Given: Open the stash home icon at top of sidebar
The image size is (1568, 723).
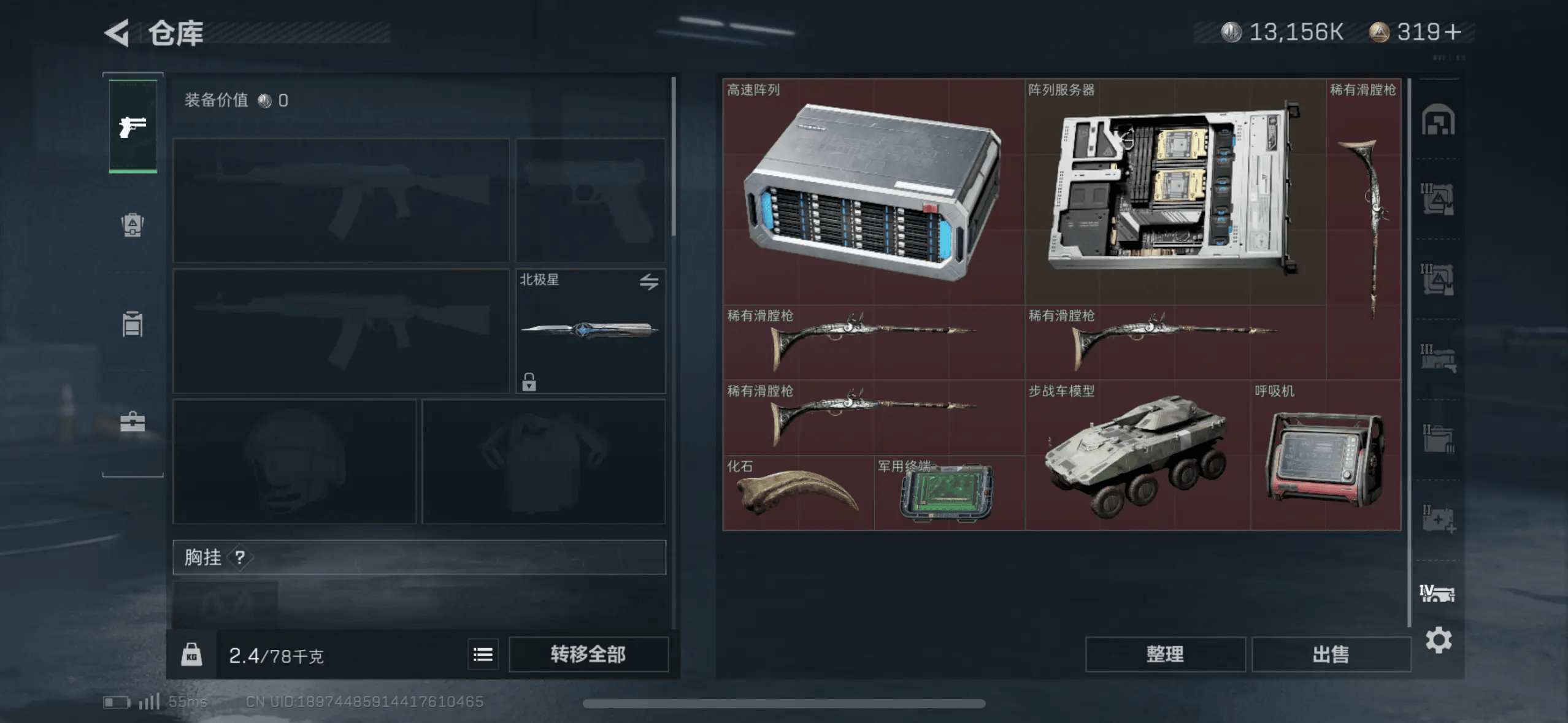Looking at the screenshot, I should 1437,120.
